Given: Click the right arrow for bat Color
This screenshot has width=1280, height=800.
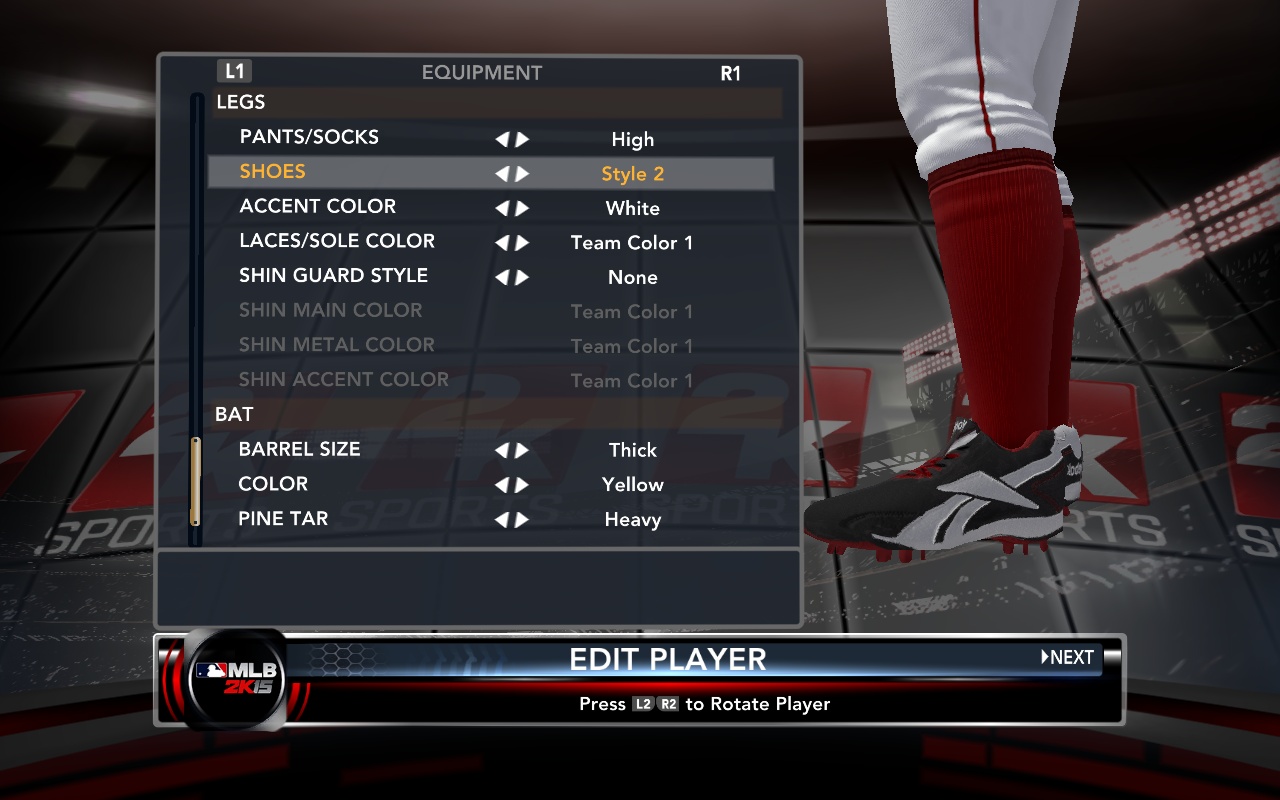Looking at the screenshot, I should (x=522, y=486).
